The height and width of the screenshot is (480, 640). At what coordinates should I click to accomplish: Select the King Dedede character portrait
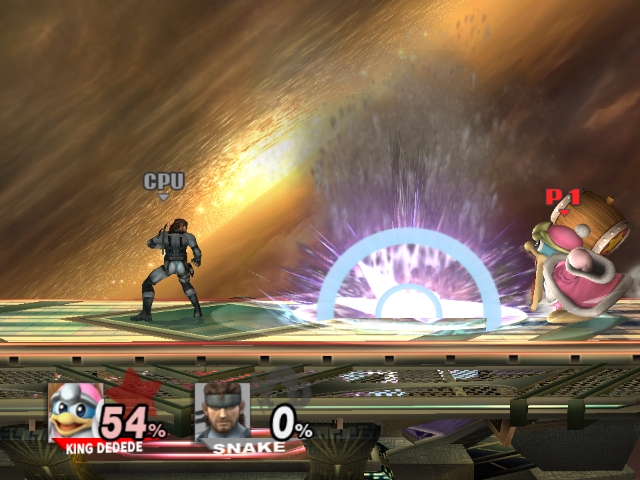(76, 410)
